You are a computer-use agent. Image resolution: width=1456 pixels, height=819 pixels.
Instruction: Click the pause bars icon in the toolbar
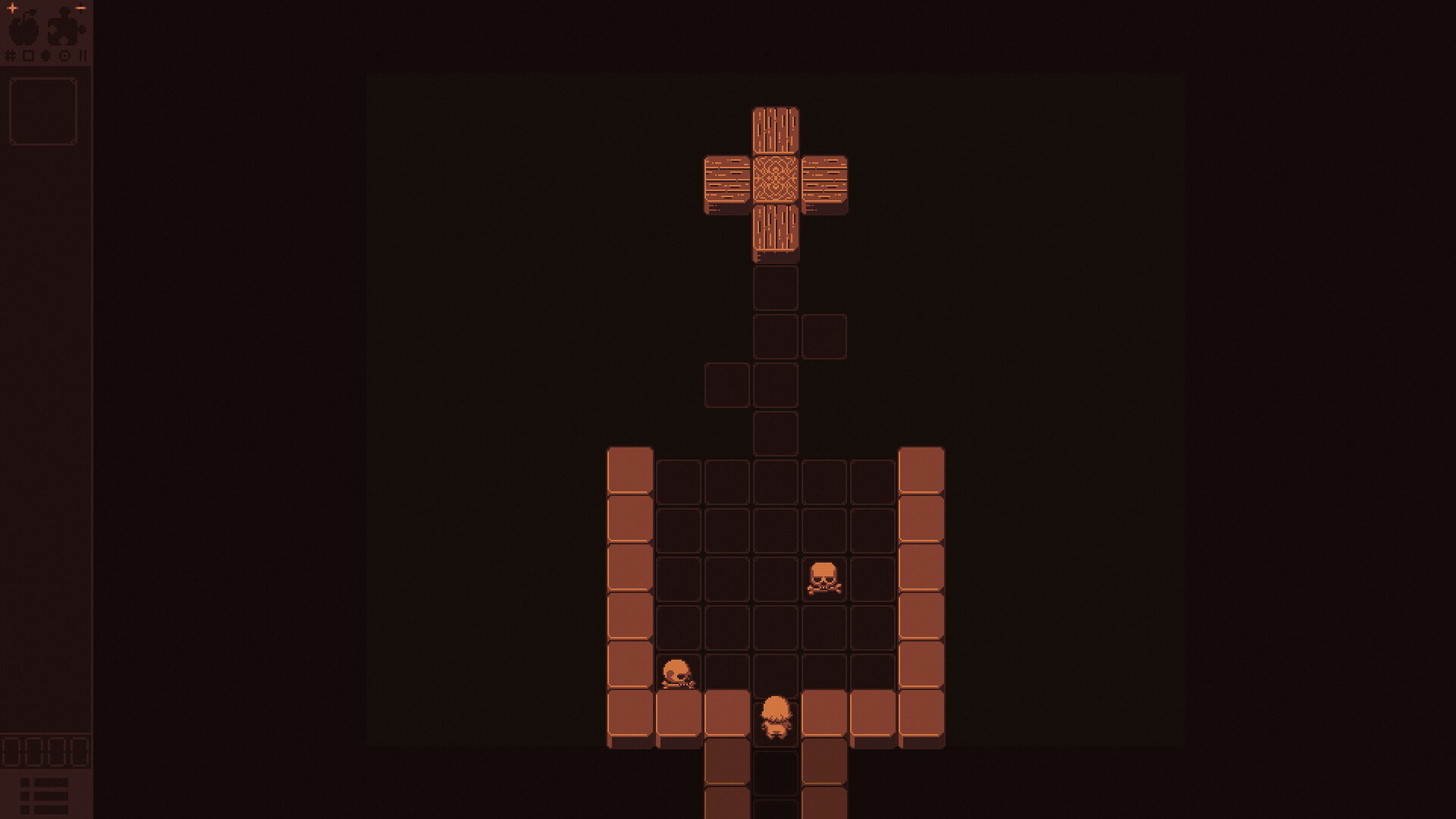(83, 55)
